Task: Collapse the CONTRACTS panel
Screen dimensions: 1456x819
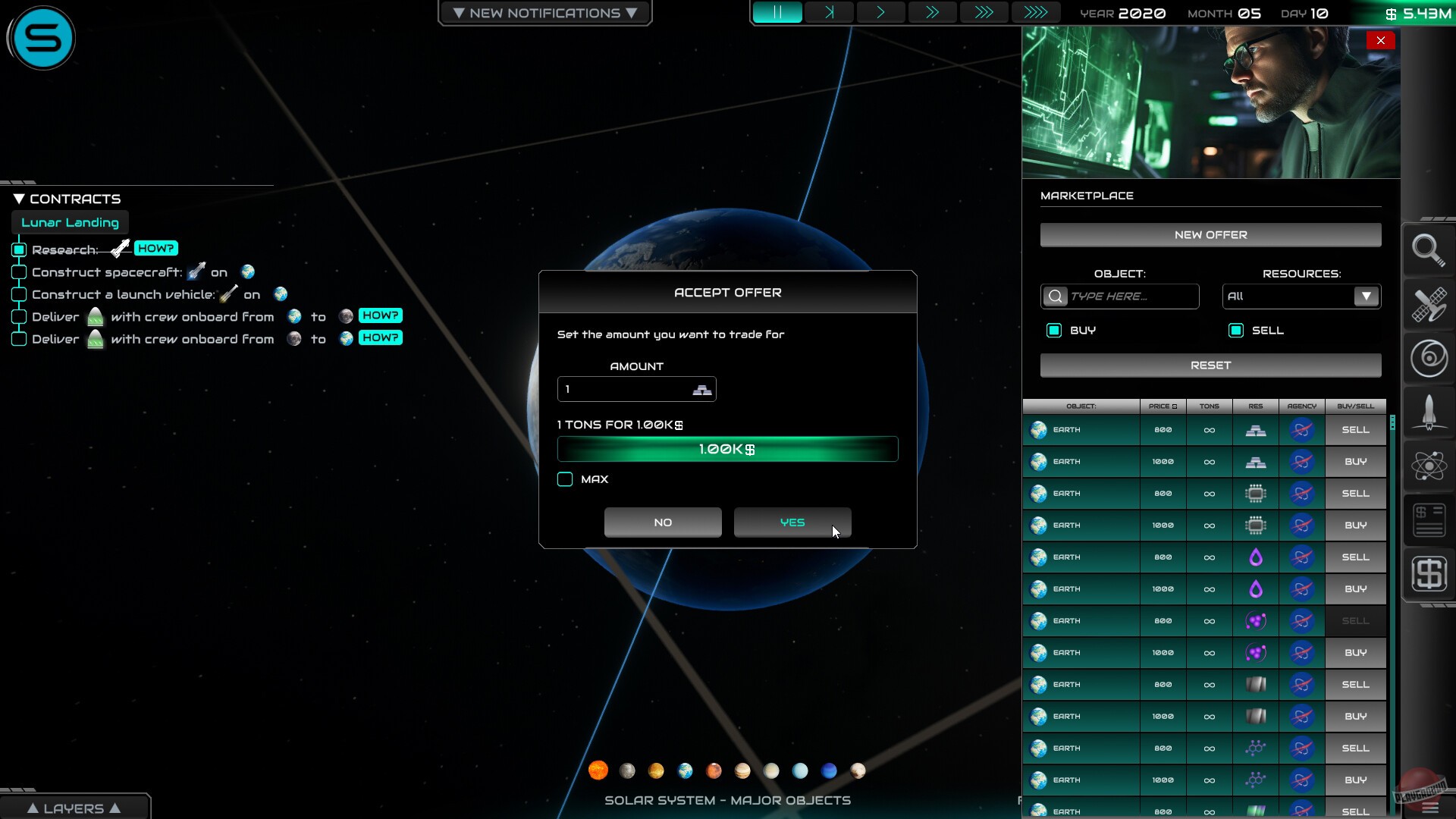Action: pos(19,199)
